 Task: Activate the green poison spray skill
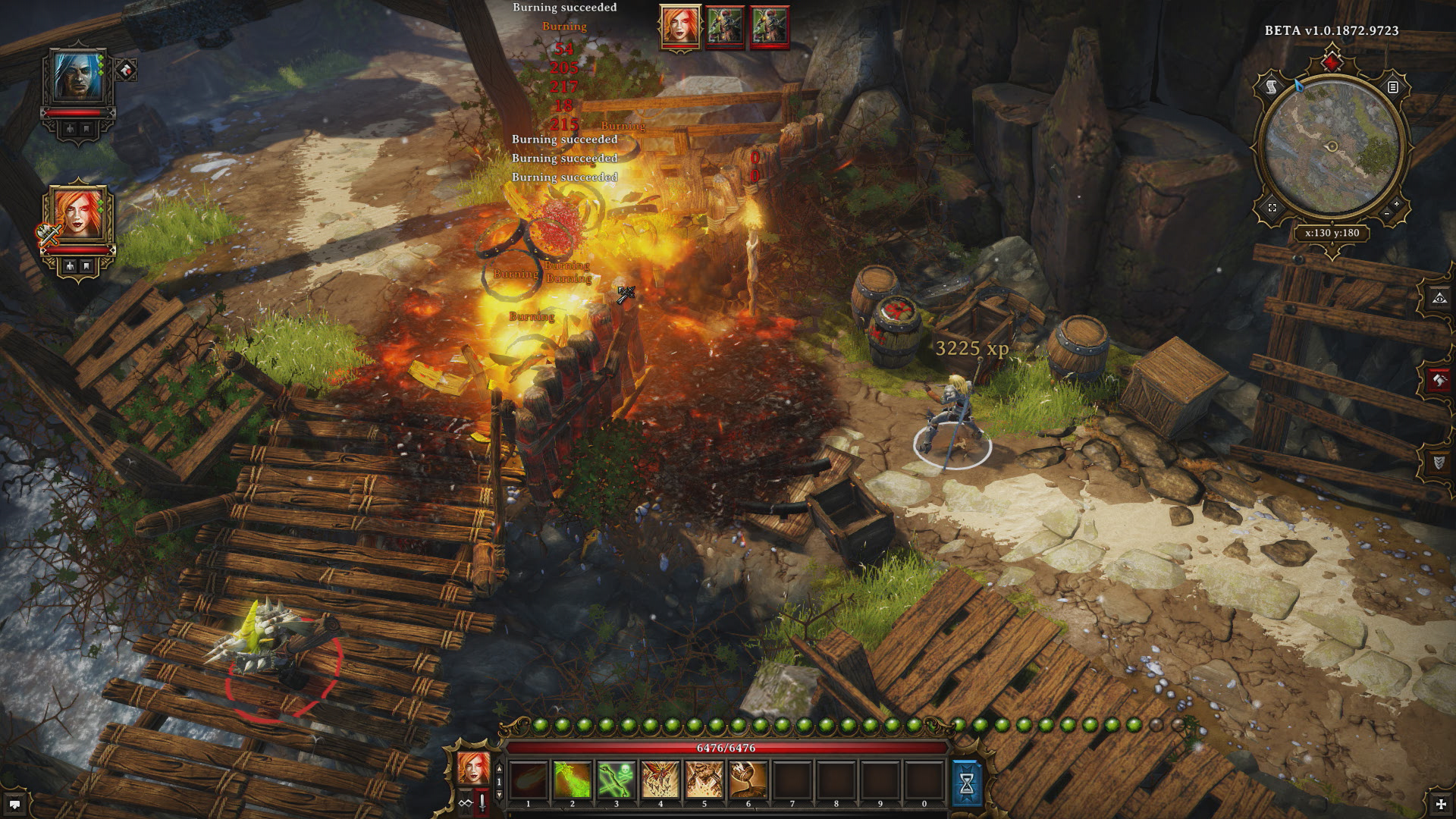(573, 780)
